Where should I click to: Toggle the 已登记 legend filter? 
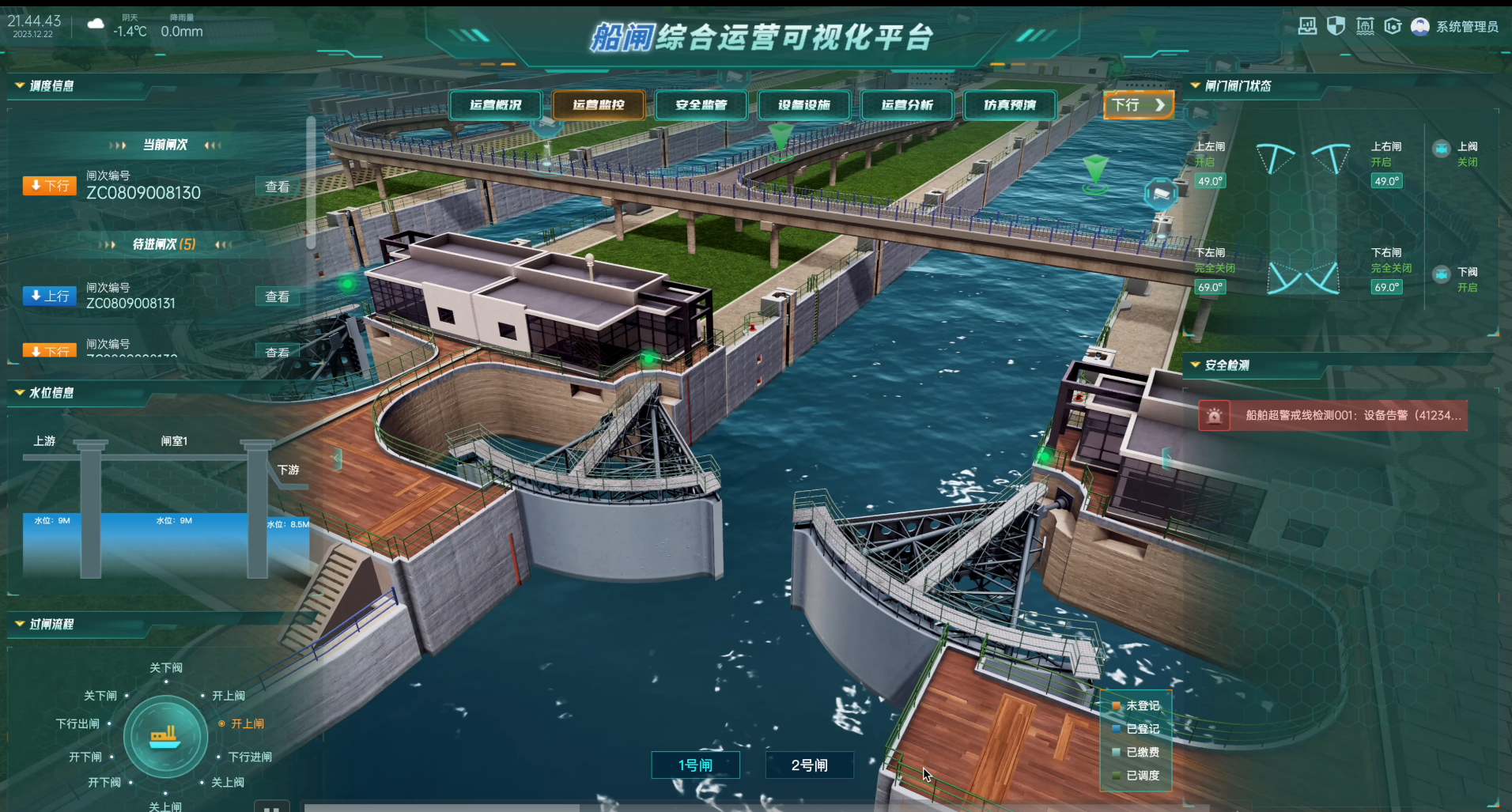pyautogui.click(x=1142, y=729)
